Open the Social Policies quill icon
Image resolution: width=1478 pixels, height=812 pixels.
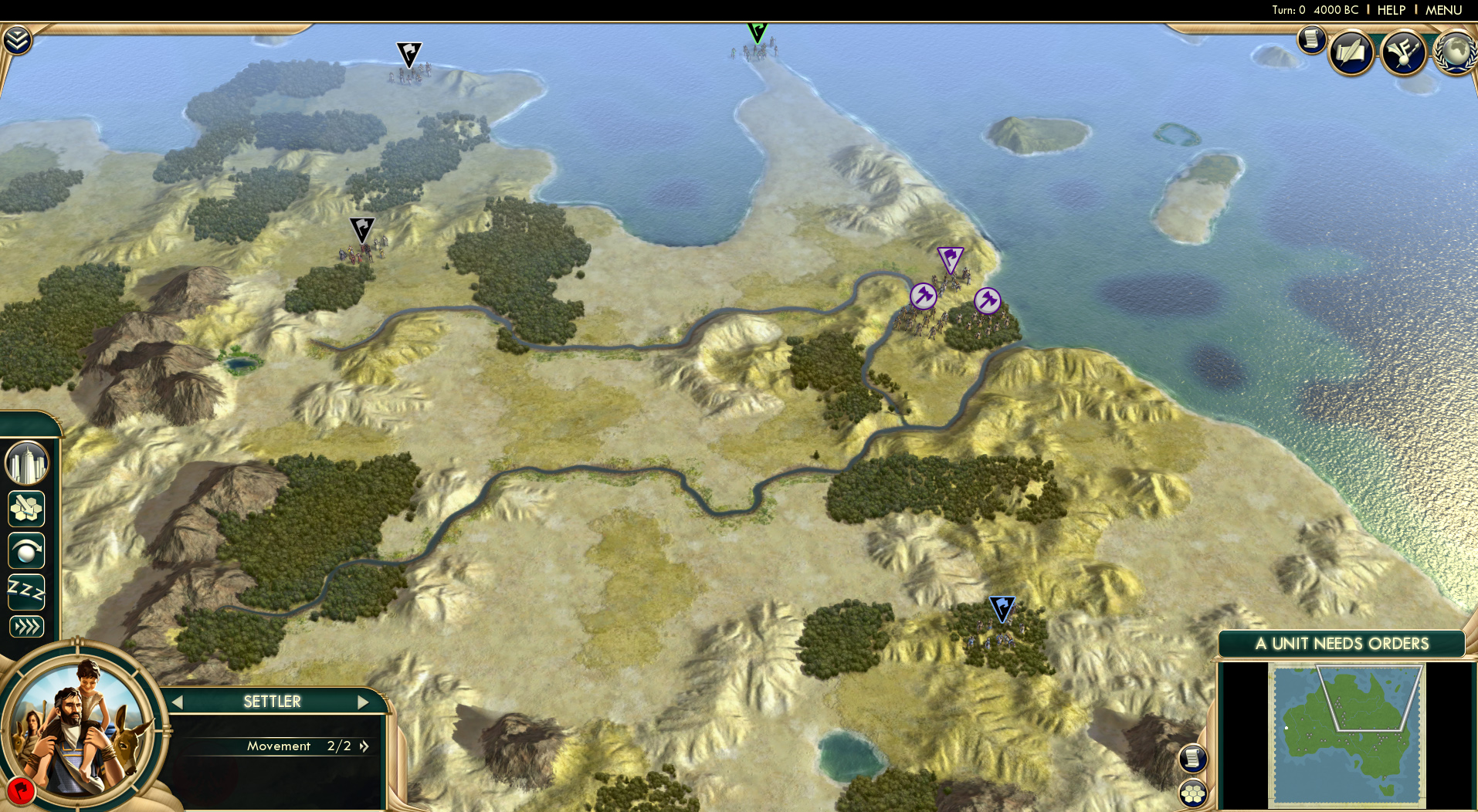[1352, 52]
